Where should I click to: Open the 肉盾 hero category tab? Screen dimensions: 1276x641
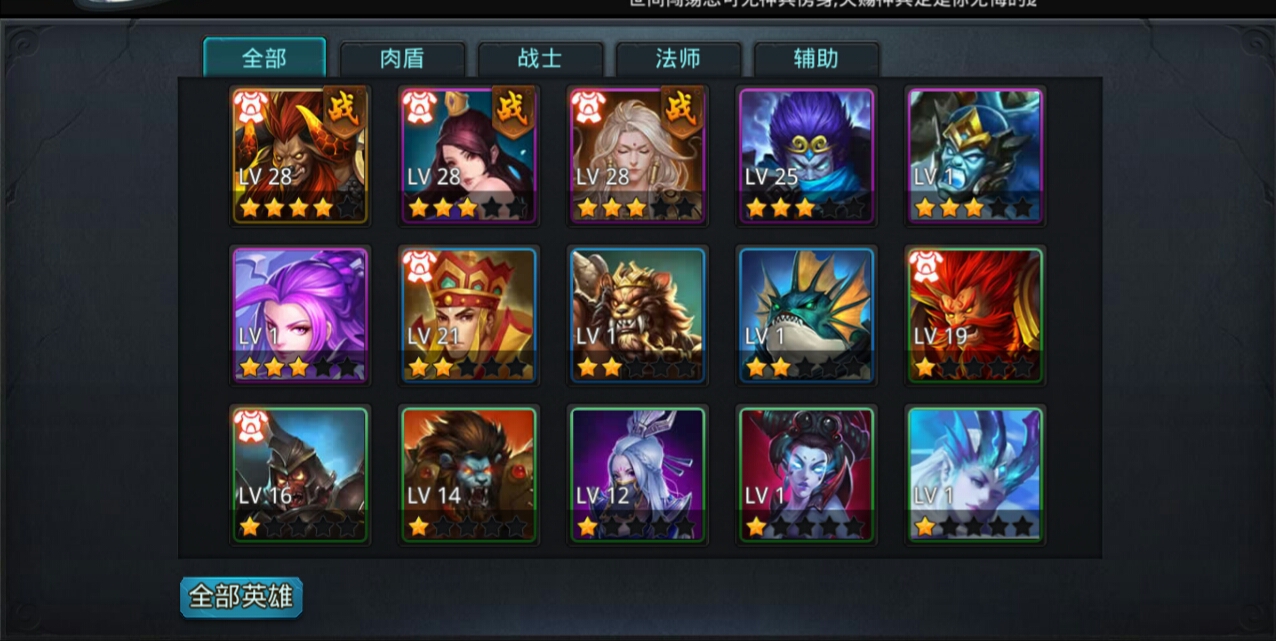(x=402, y=59)
